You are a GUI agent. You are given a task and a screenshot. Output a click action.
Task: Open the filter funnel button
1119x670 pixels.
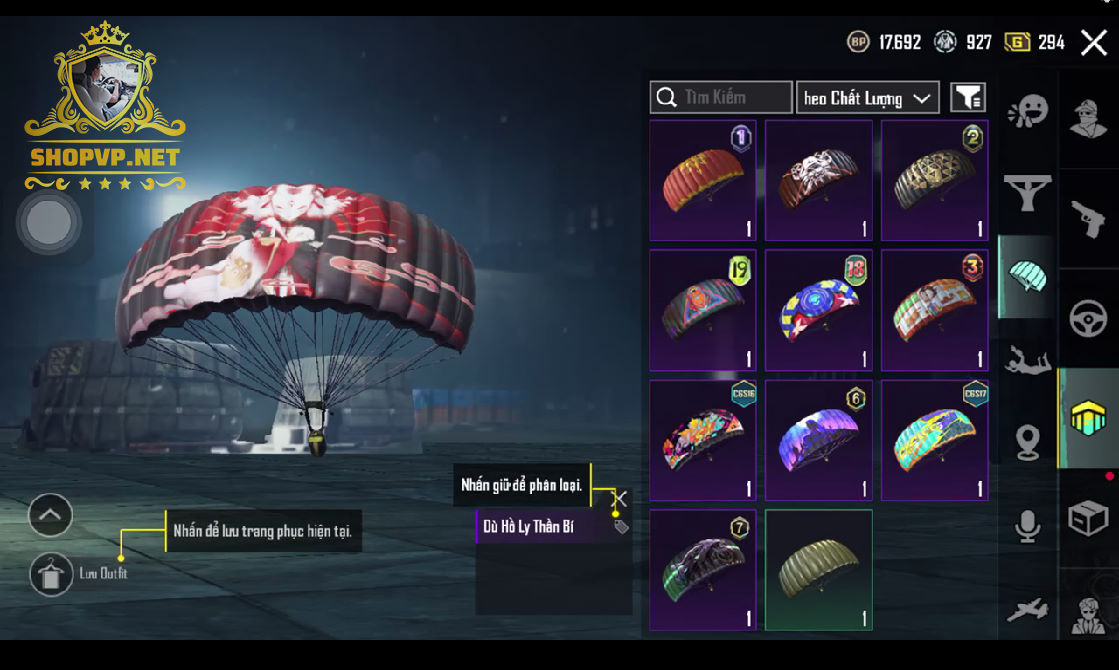coord(967,97)
